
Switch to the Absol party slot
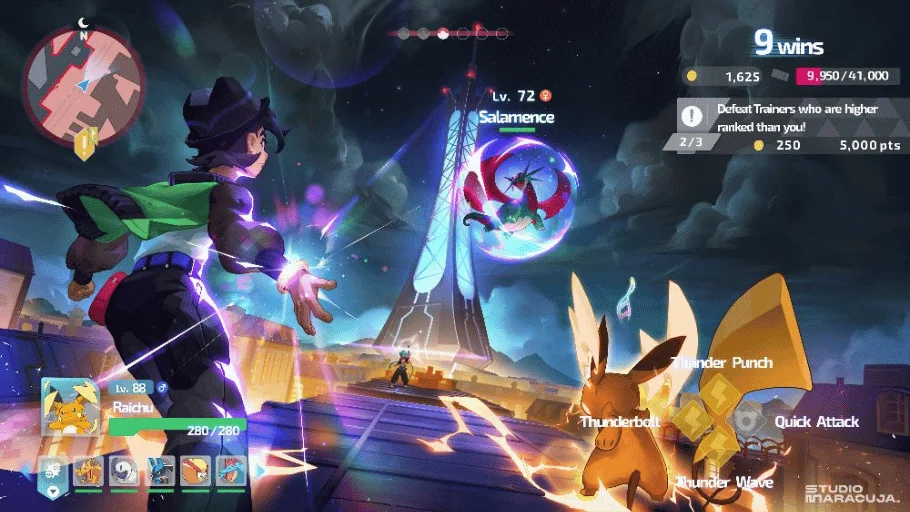click(122, 469)
